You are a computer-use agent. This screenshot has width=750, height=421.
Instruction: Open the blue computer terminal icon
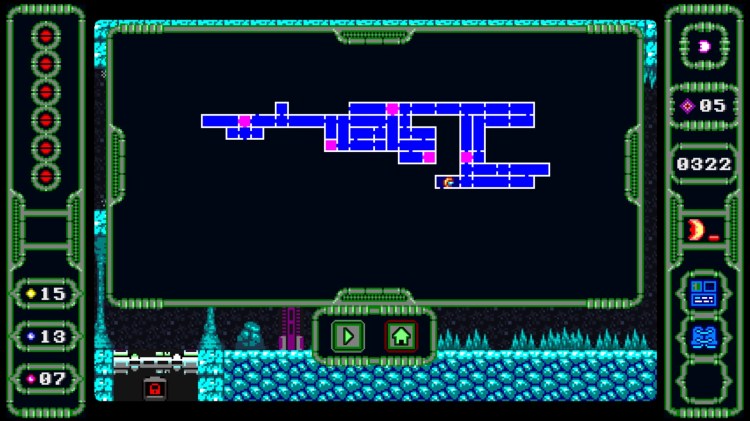[704, 292]
